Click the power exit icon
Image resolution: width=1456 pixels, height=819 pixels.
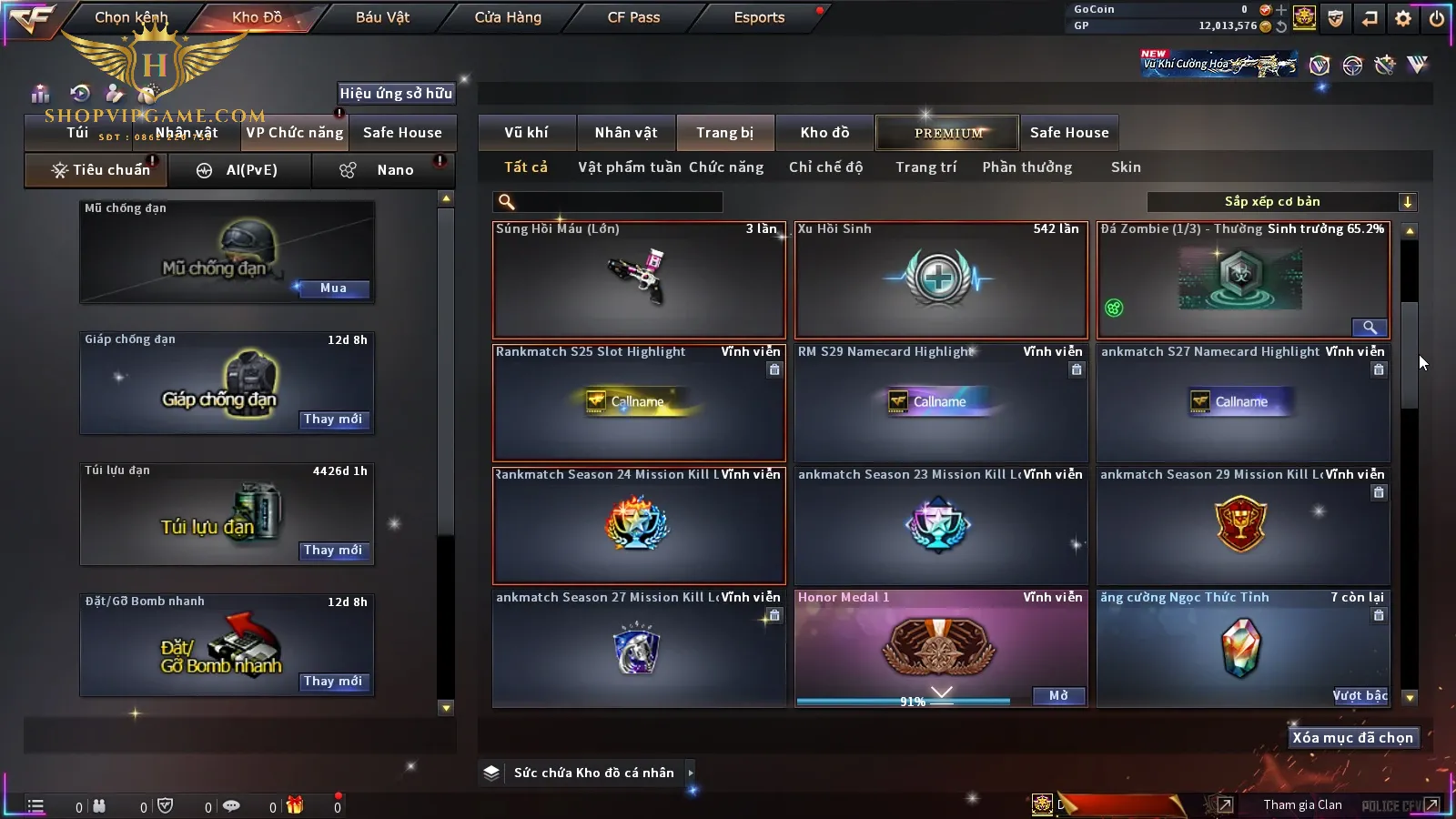pos(1437,18)
